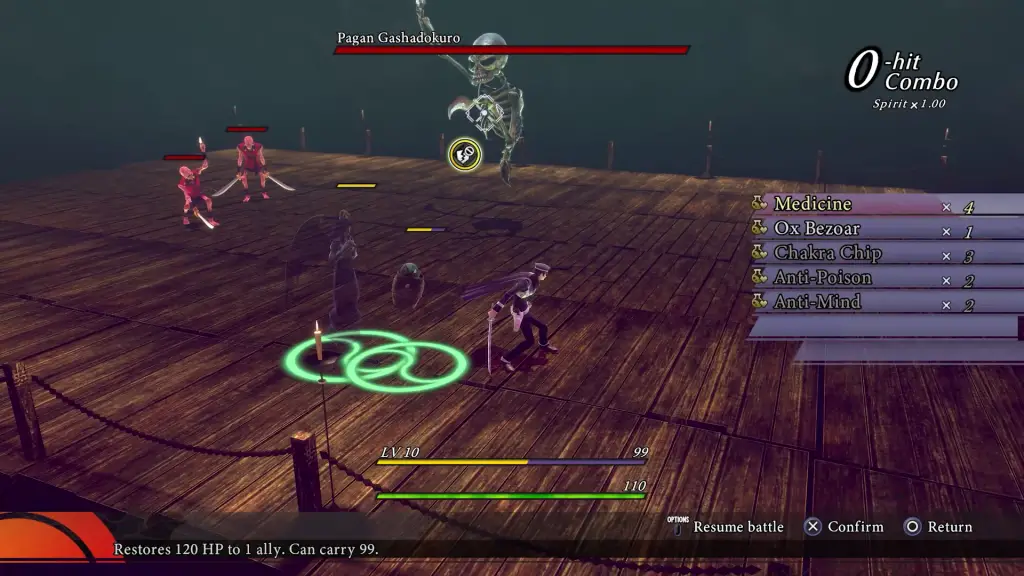Select the target marker on Pagan Gashadokuro

pos(464,153)
